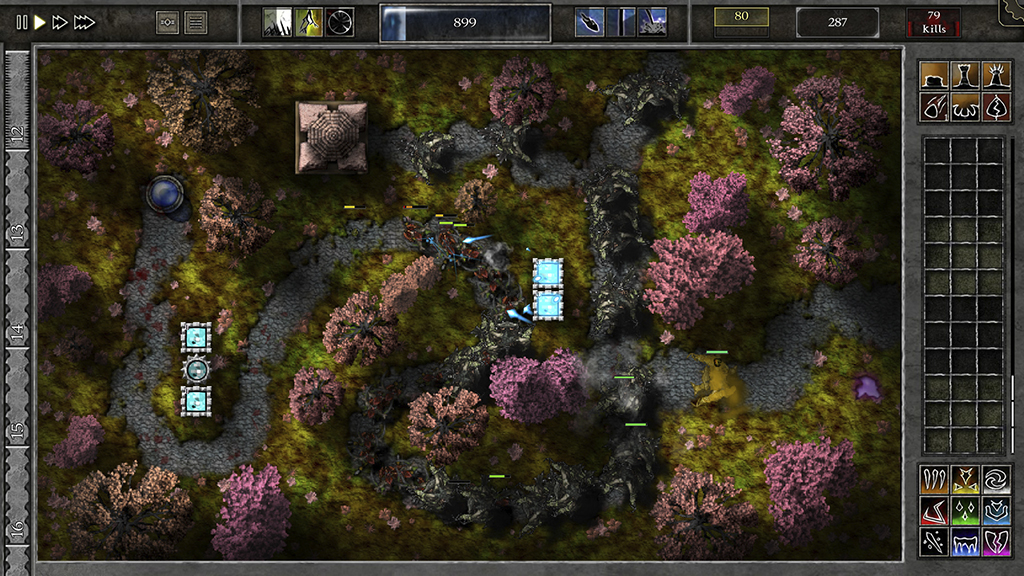Choose the top-right orange build button
This screenshot has height=576, width=1024.
(995, 76)
